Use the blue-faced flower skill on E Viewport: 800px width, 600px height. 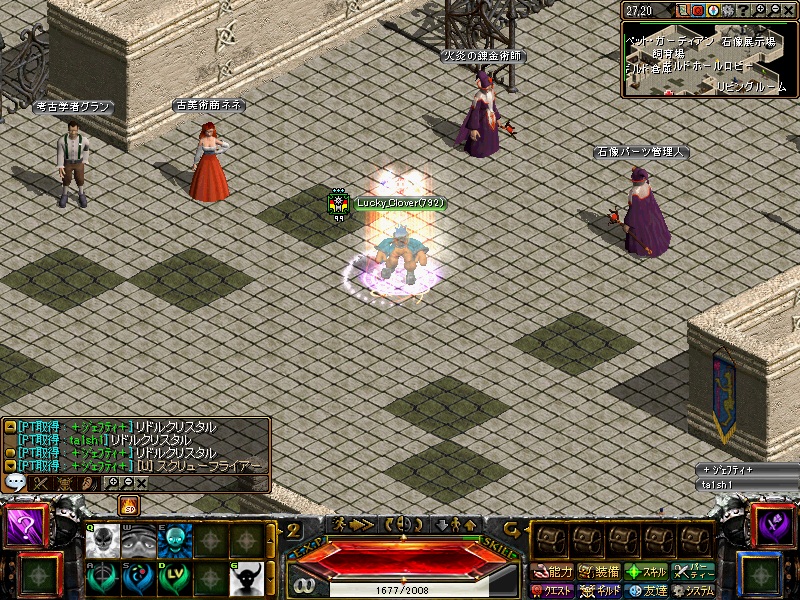coord(174,541)
